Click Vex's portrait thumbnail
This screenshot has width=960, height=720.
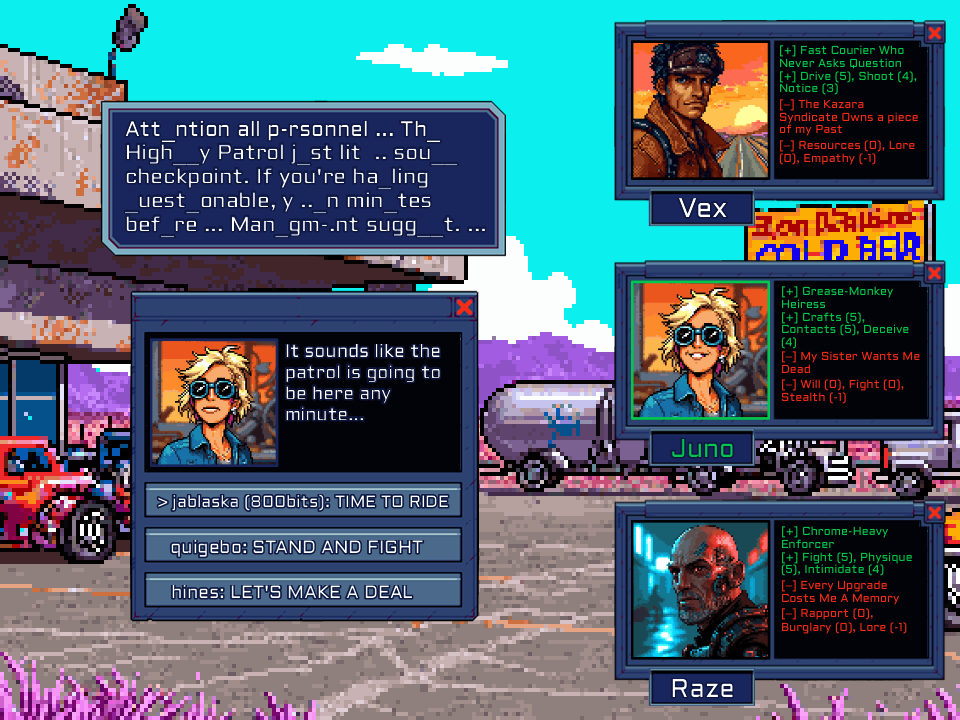coord(700,110)
